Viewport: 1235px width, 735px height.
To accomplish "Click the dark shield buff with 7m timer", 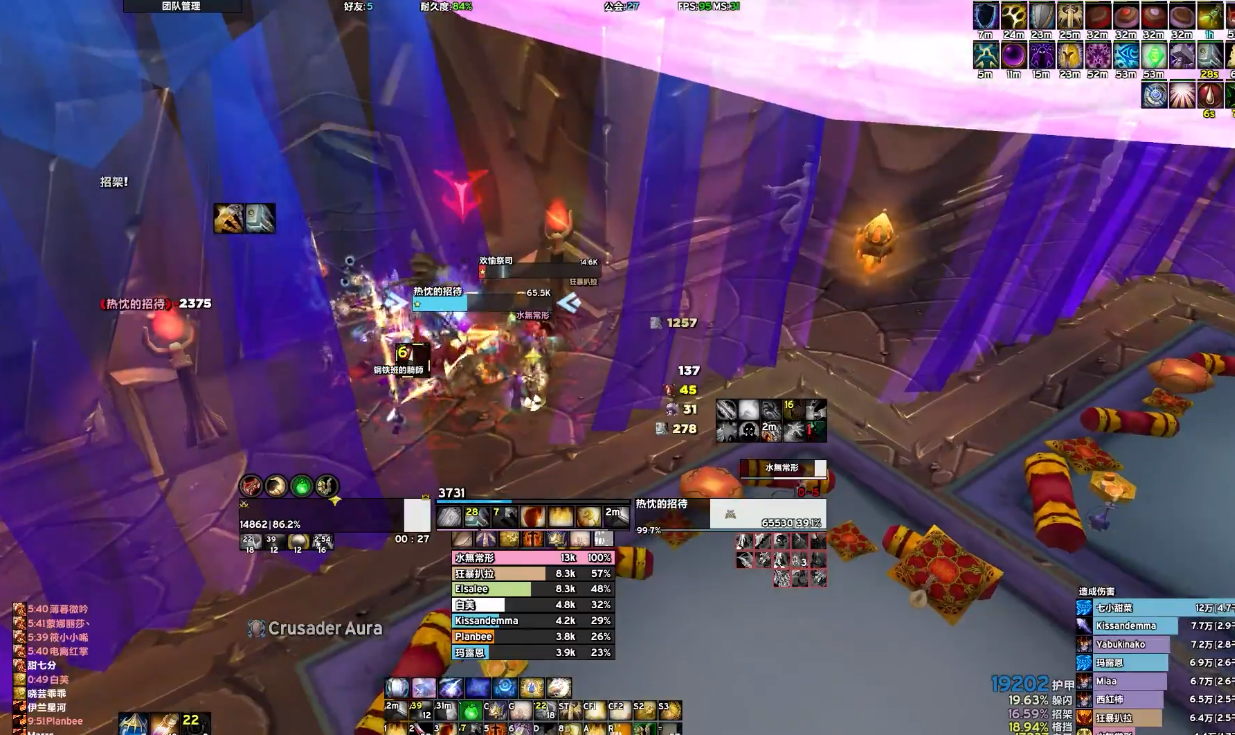I will (986, 15).
